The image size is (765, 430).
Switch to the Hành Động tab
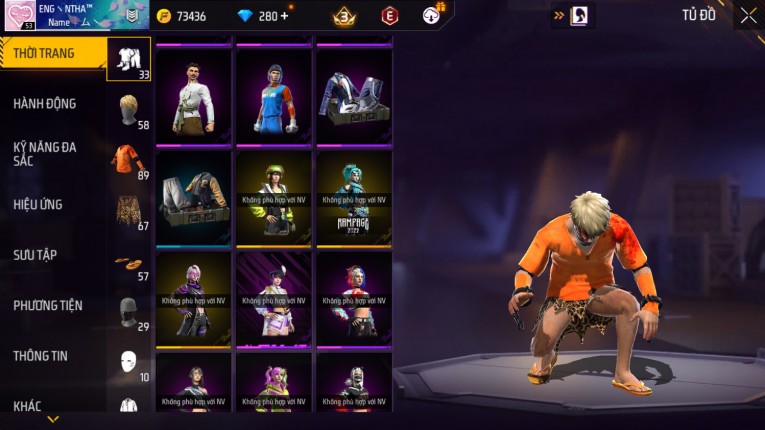pyautogui.click(x=45, y=104)
